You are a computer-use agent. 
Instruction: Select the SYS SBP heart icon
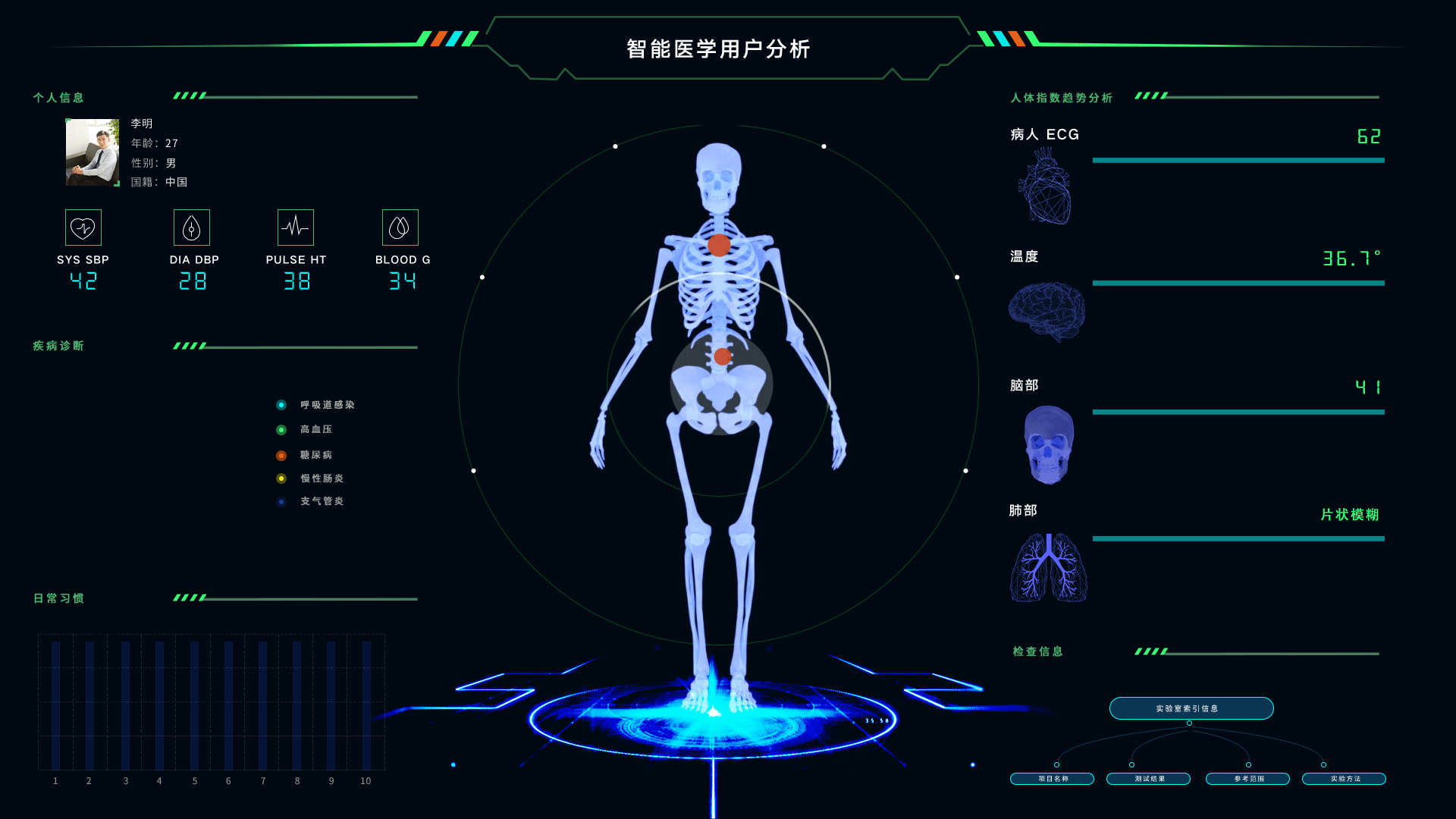point(83,227)
